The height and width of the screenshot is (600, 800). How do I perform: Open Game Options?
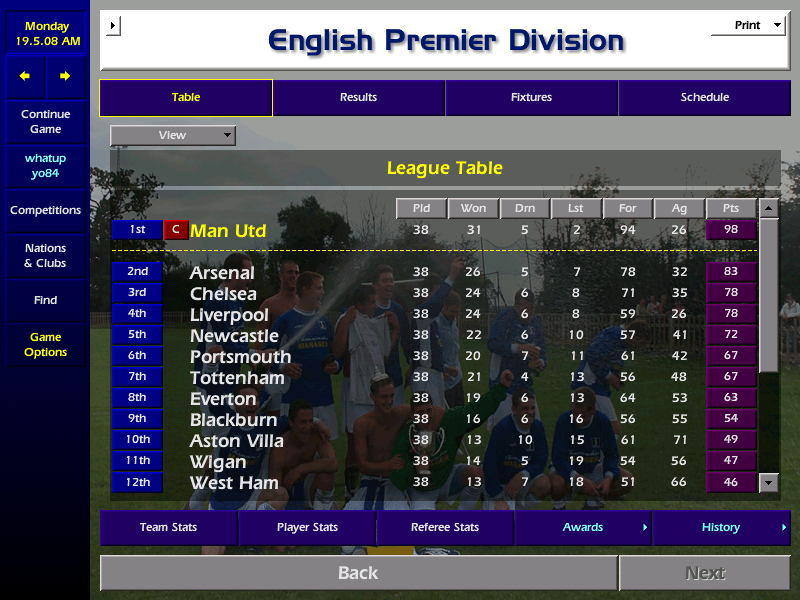pyautogui.click(x=45, y=345)
